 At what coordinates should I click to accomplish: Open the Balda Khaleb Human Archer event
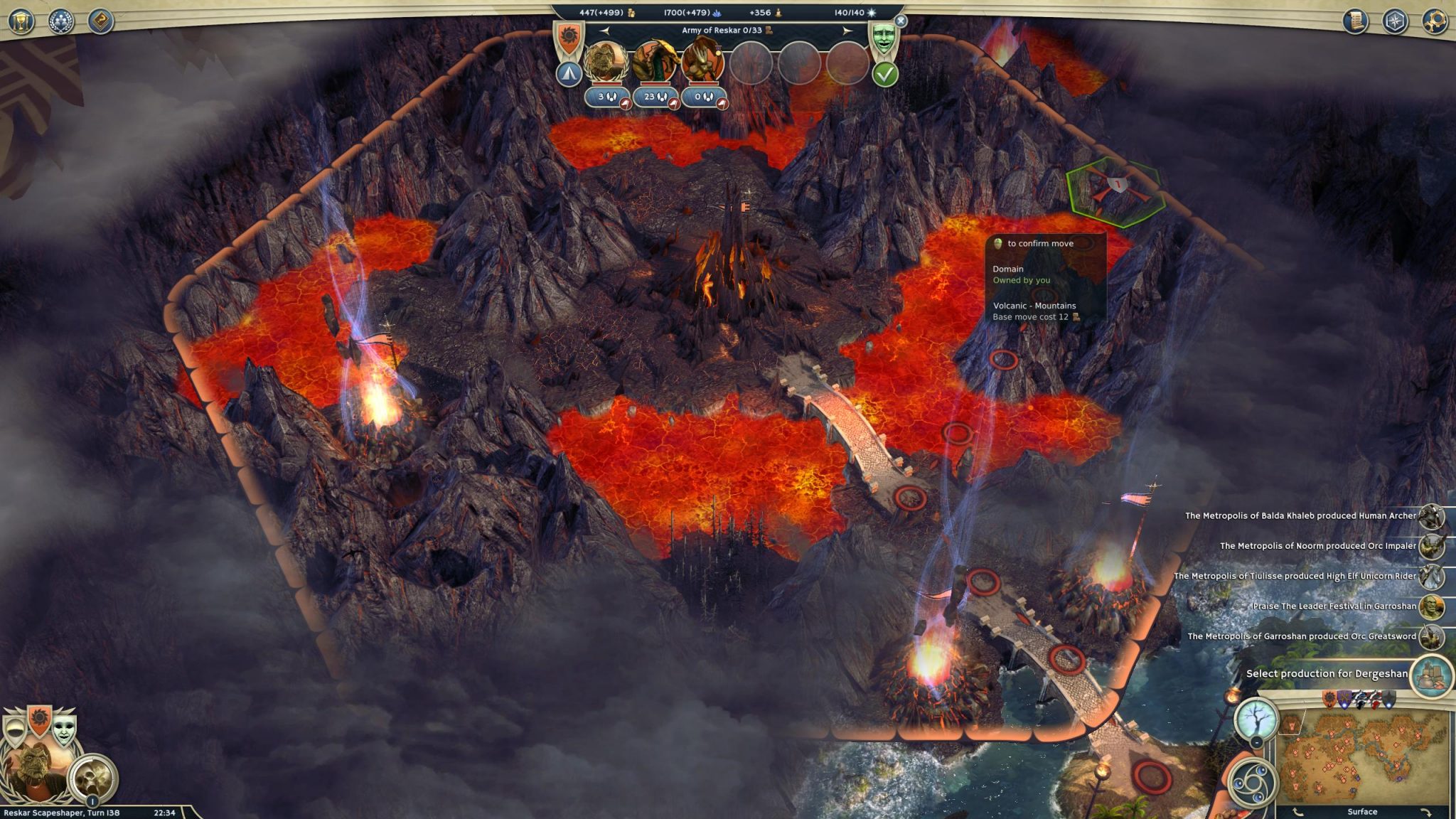(1432, 516)
